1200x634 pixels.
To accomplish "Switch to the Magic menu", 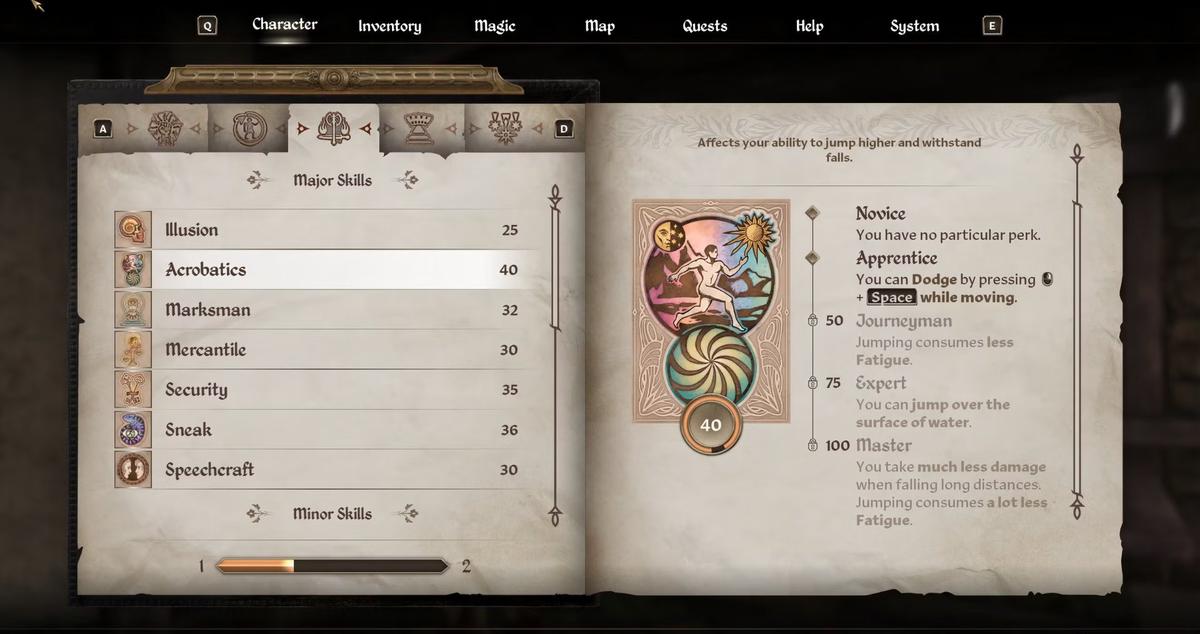I will [494, 26].
